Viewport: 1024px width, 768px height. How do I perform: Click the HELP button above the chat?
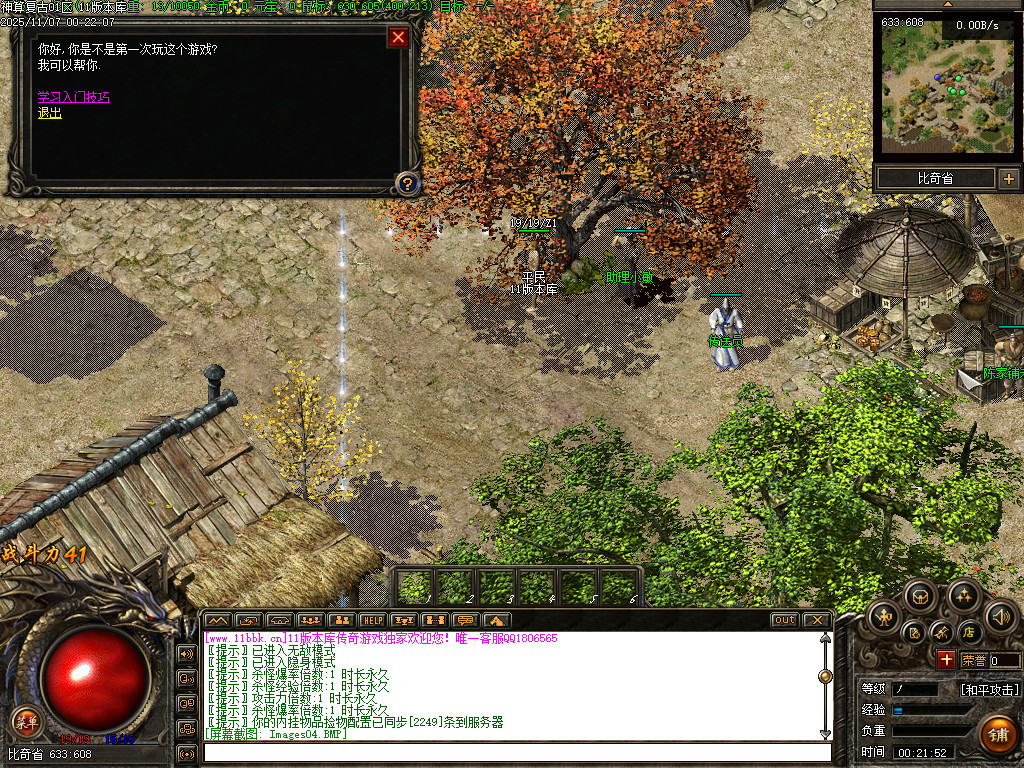372,620
